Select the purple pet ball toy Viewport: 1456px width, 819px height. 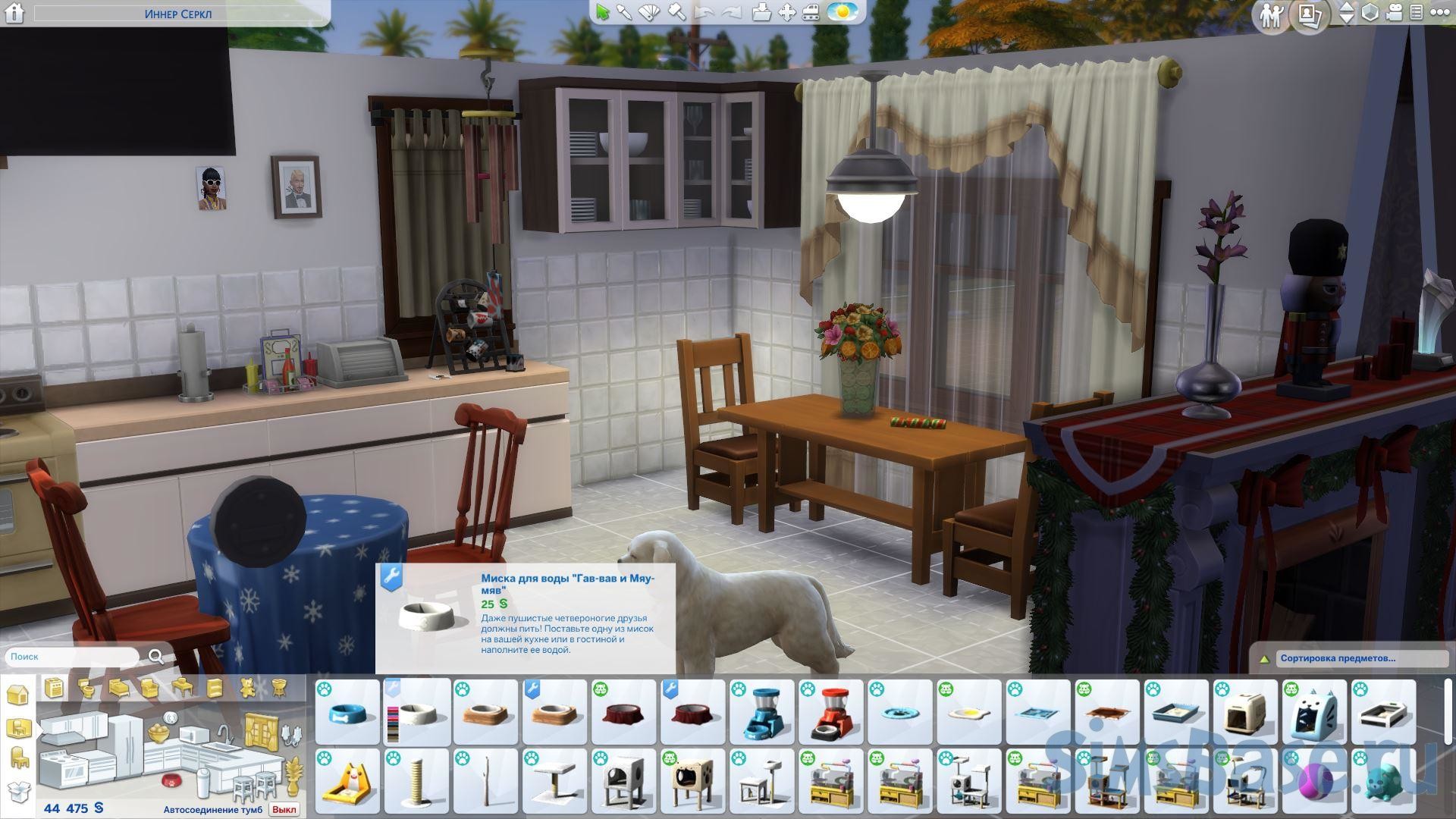1314,781
